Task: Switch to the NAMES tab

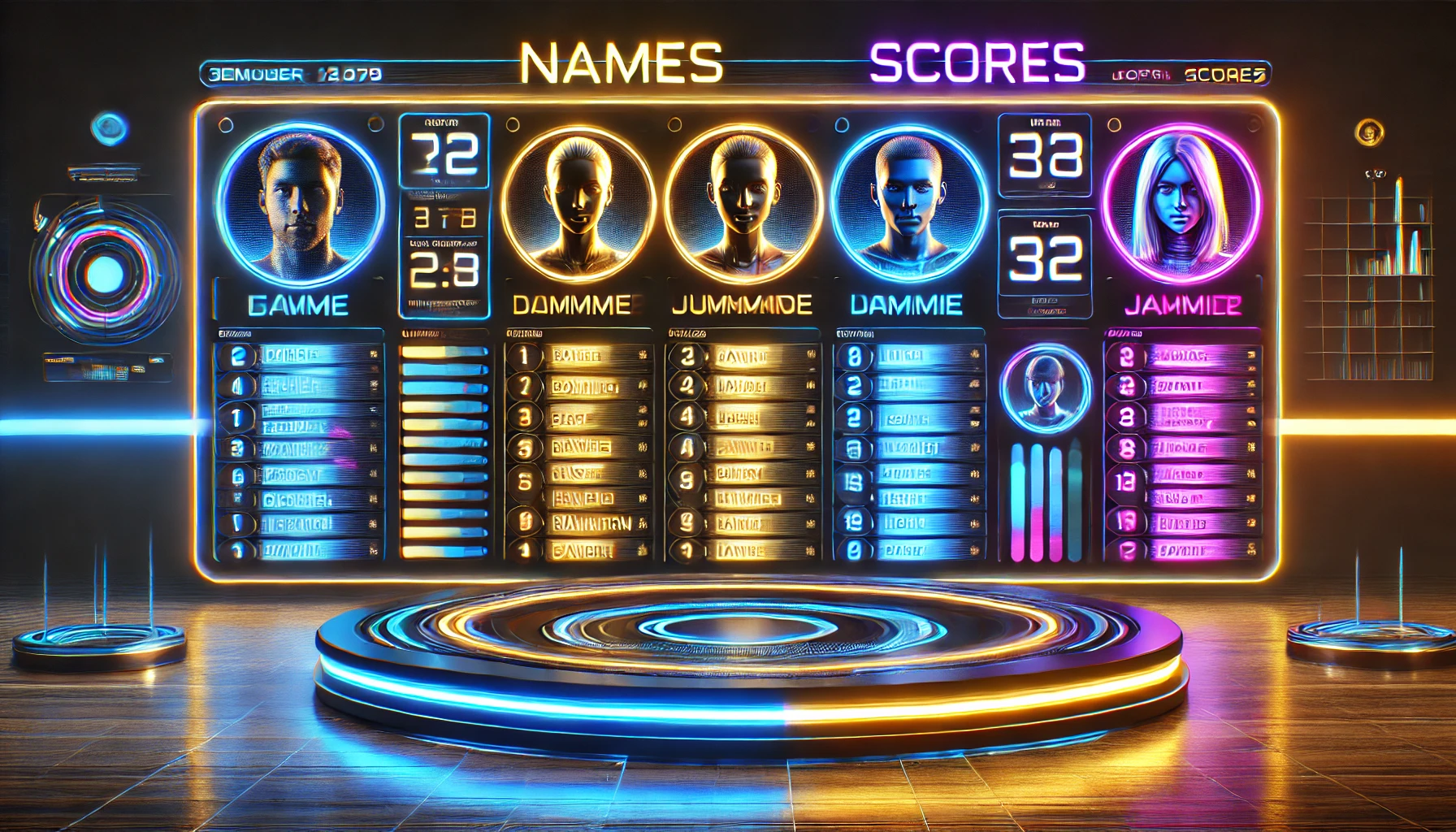Action: (x=622, y=63)
